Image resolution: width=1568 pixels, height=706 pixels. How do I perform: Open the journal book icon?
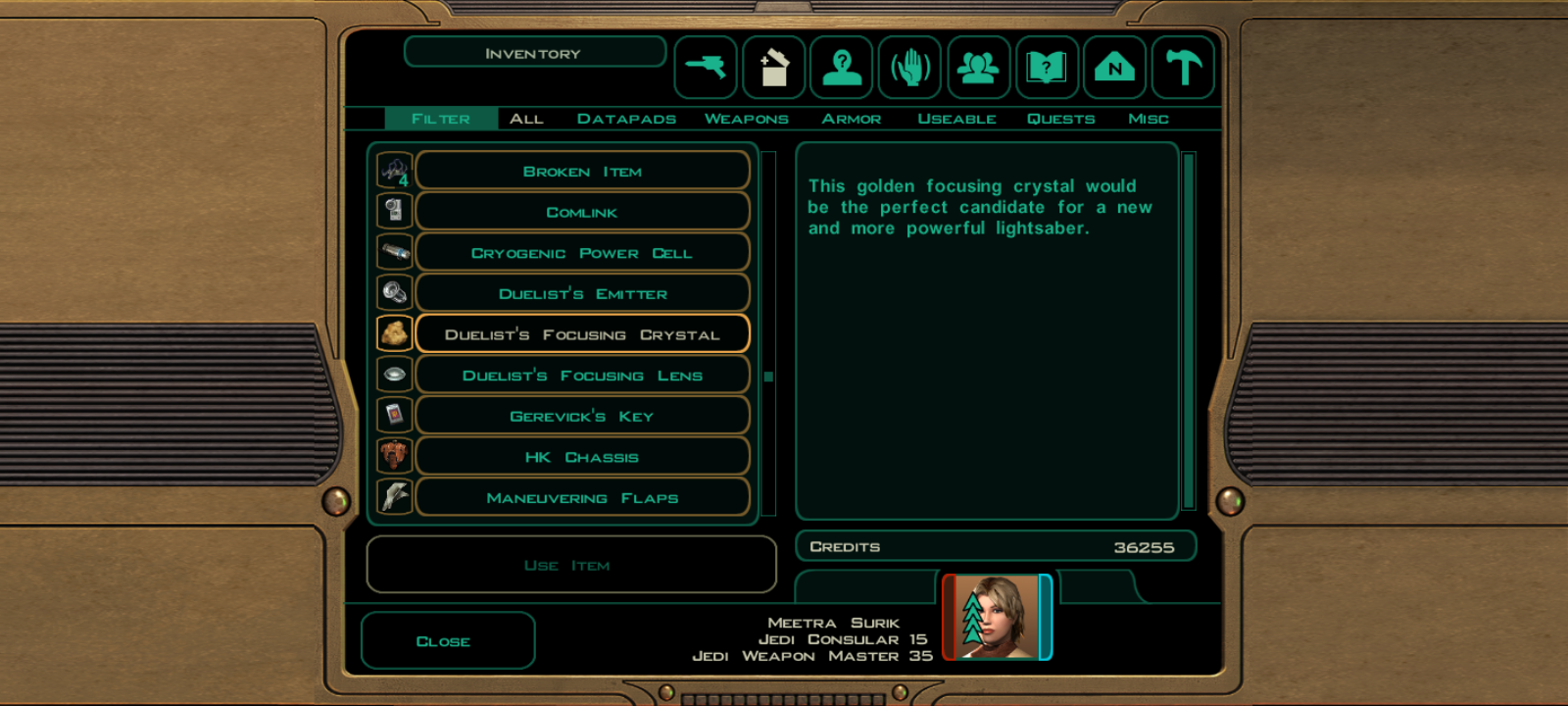pyautogui.click(x=1047, y=68)
